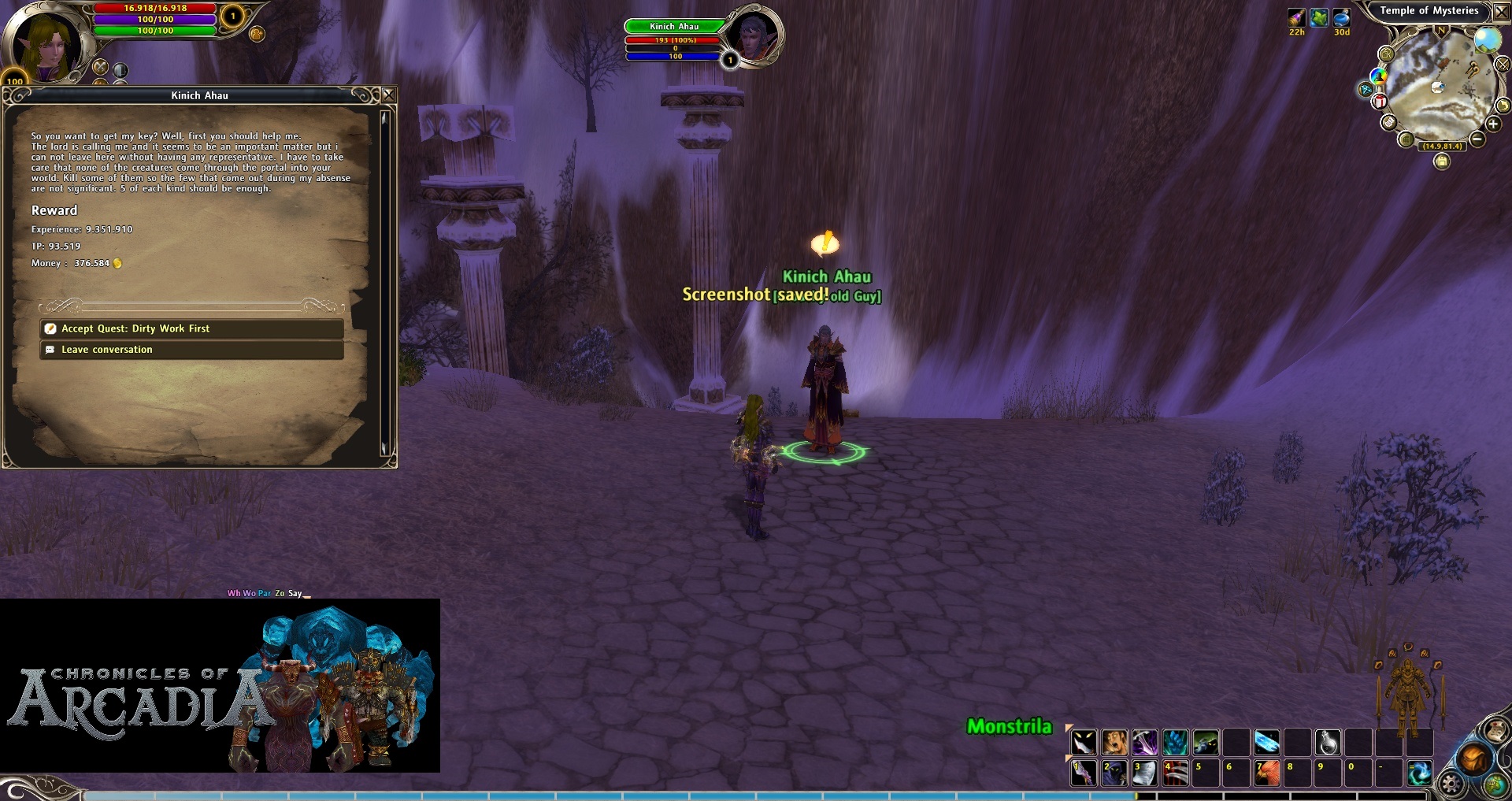
Task: Activate the blue swirl skill slot
Action: point(1419,773)
